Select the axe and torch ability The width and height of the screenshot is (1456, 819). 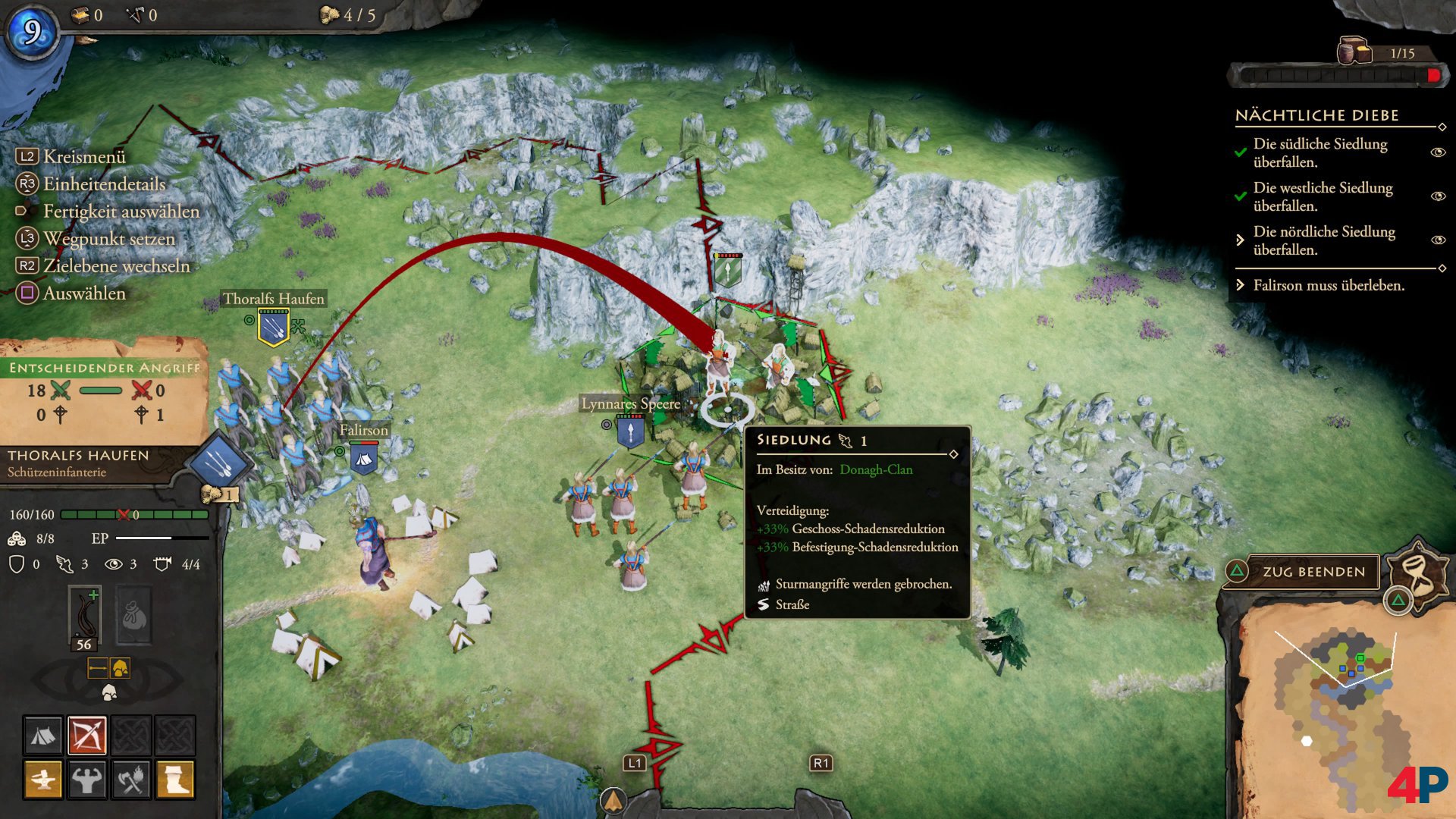point(131,779)
